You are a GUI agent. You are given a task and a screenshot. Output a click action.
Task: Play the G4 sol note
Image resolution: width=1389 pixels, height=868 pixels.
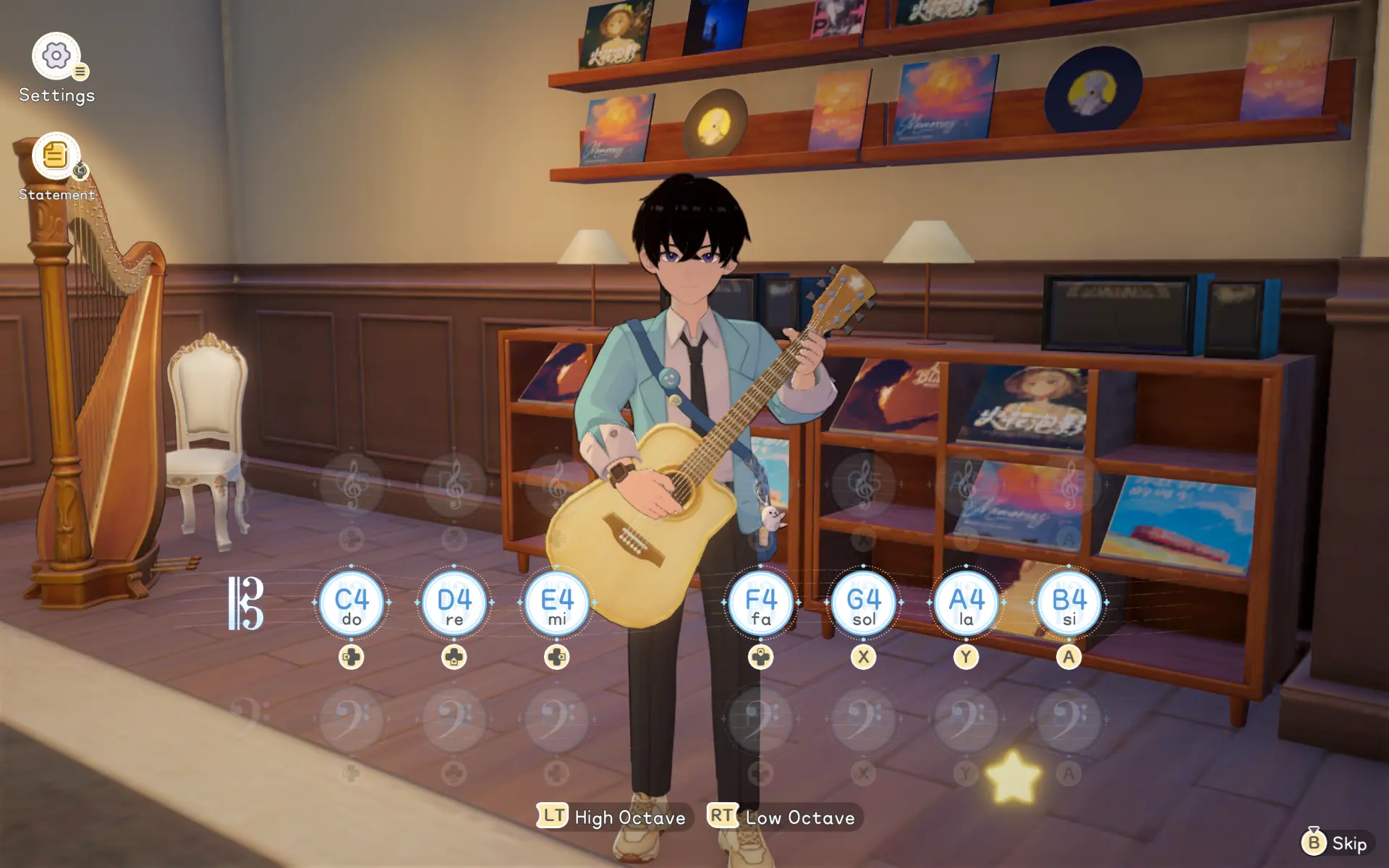coord(864,603)
